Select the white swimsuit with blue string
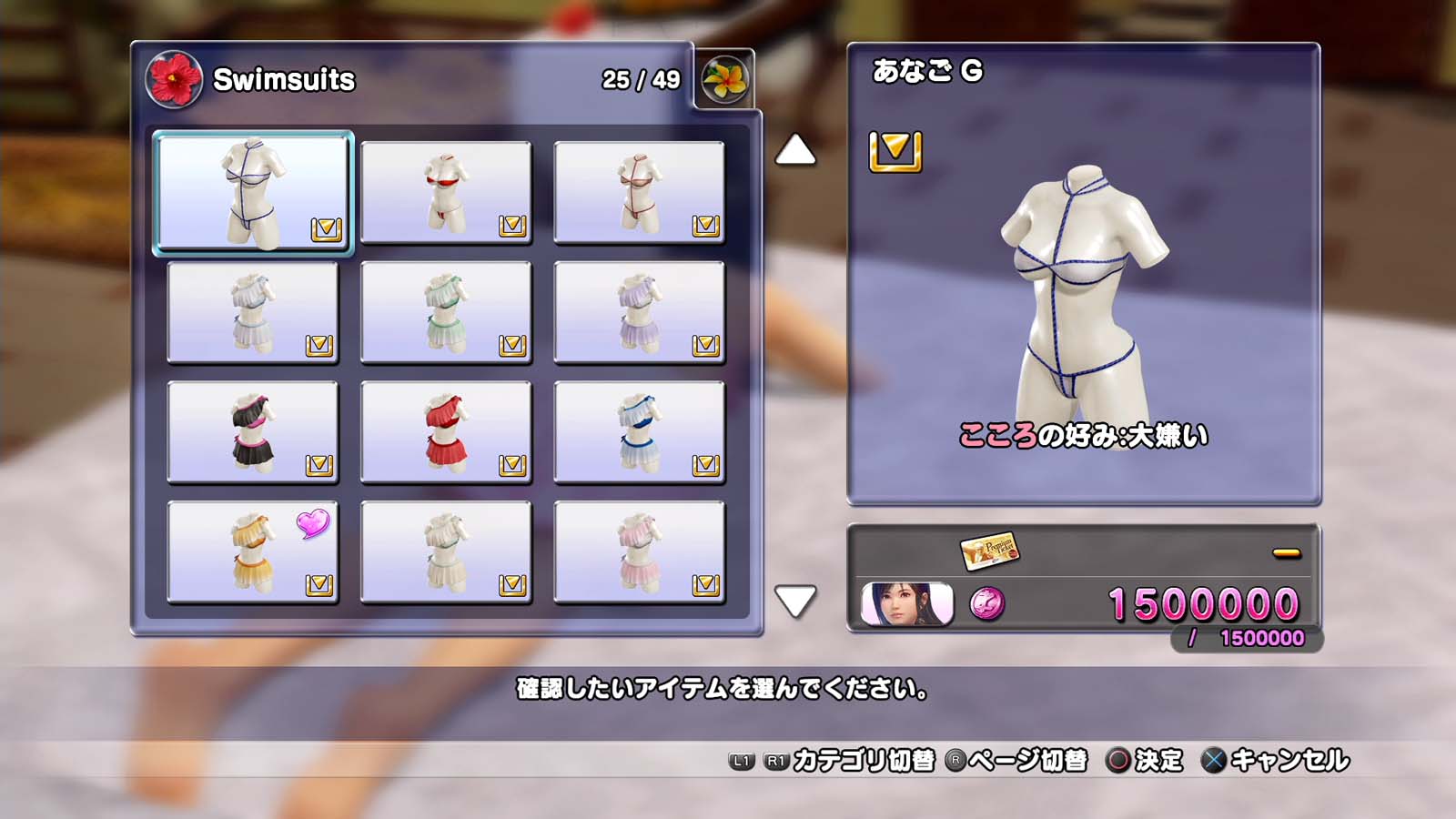 pos(253,192)
